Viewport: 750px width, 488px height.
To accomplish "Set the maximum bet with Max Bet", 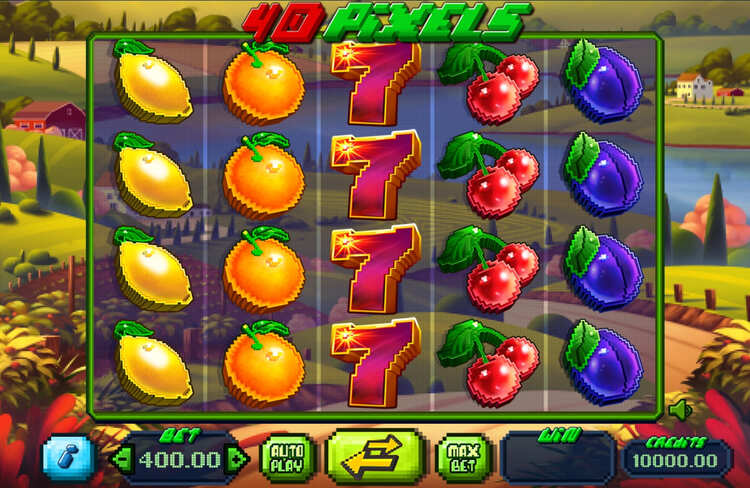I will click(x=463, y=459).
